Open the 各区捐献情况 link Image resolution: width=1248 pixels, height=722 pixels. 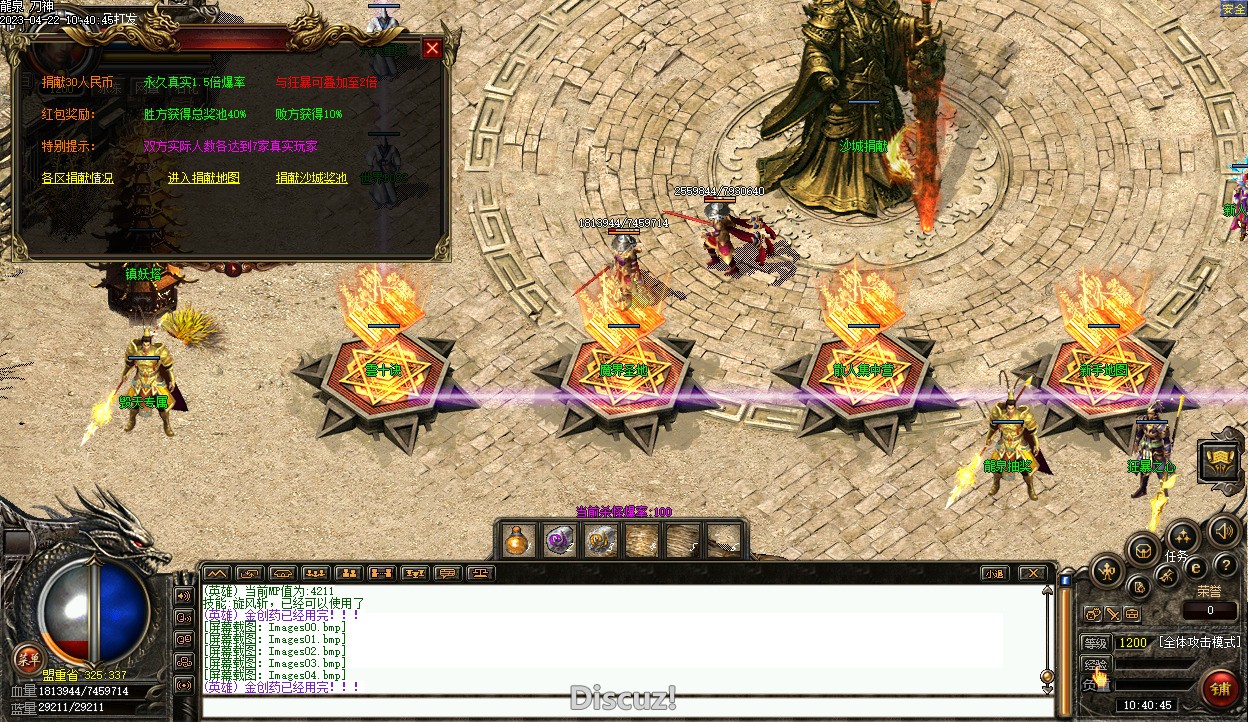pos(77,178)
